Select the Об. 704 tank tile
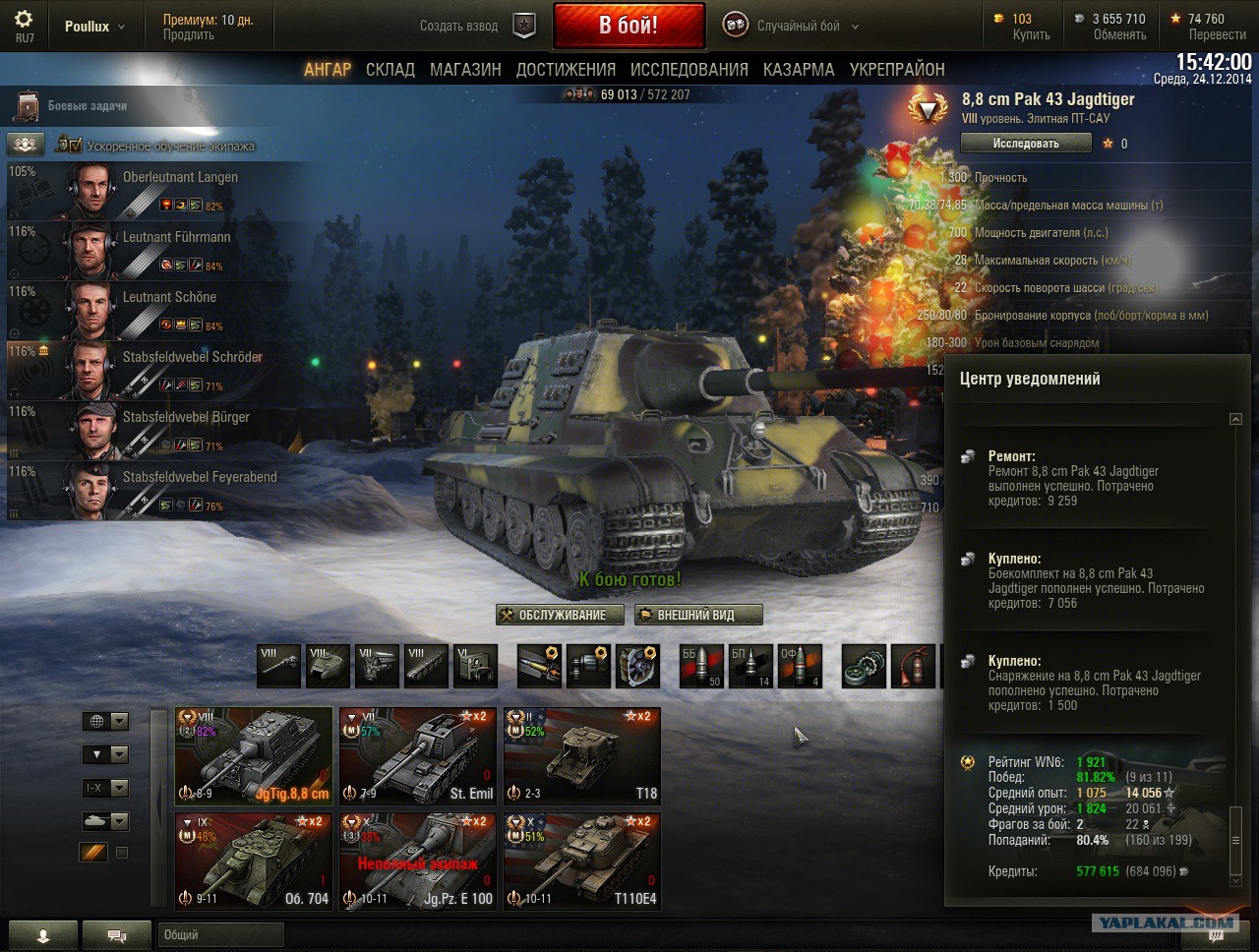This screenshot has width=1259, height=952. point(254,861)
